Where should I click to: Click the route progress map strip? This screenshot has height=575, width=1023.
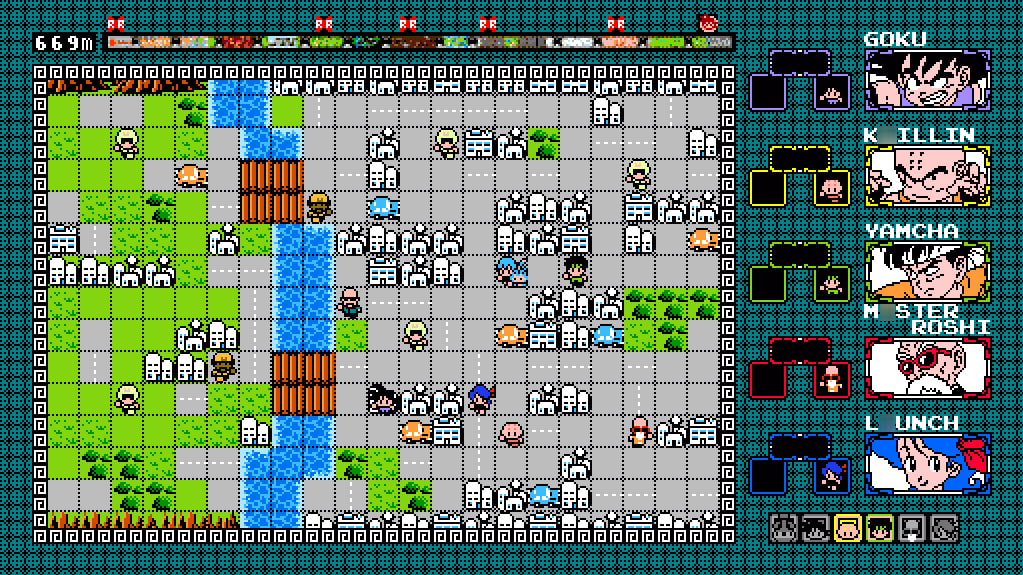[420, 43]
